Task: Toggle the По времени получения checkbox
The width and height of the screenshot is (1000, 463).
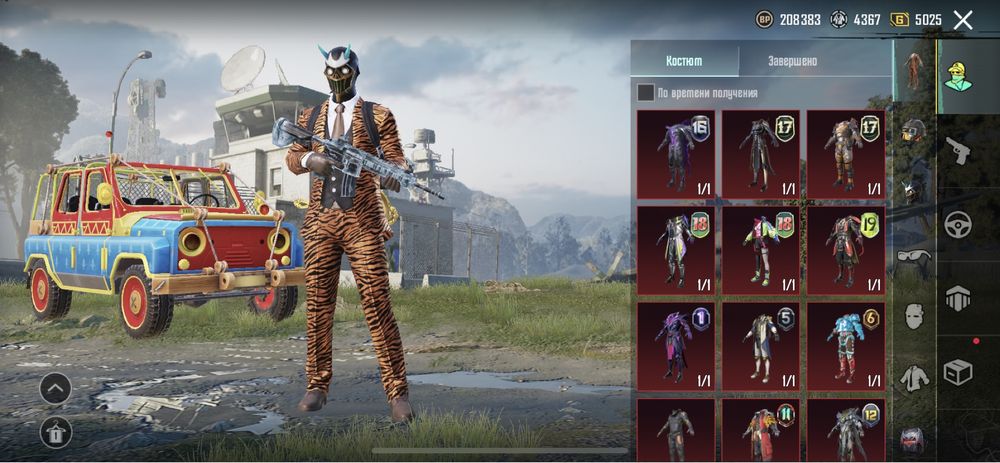Action: tap(646, 93)
